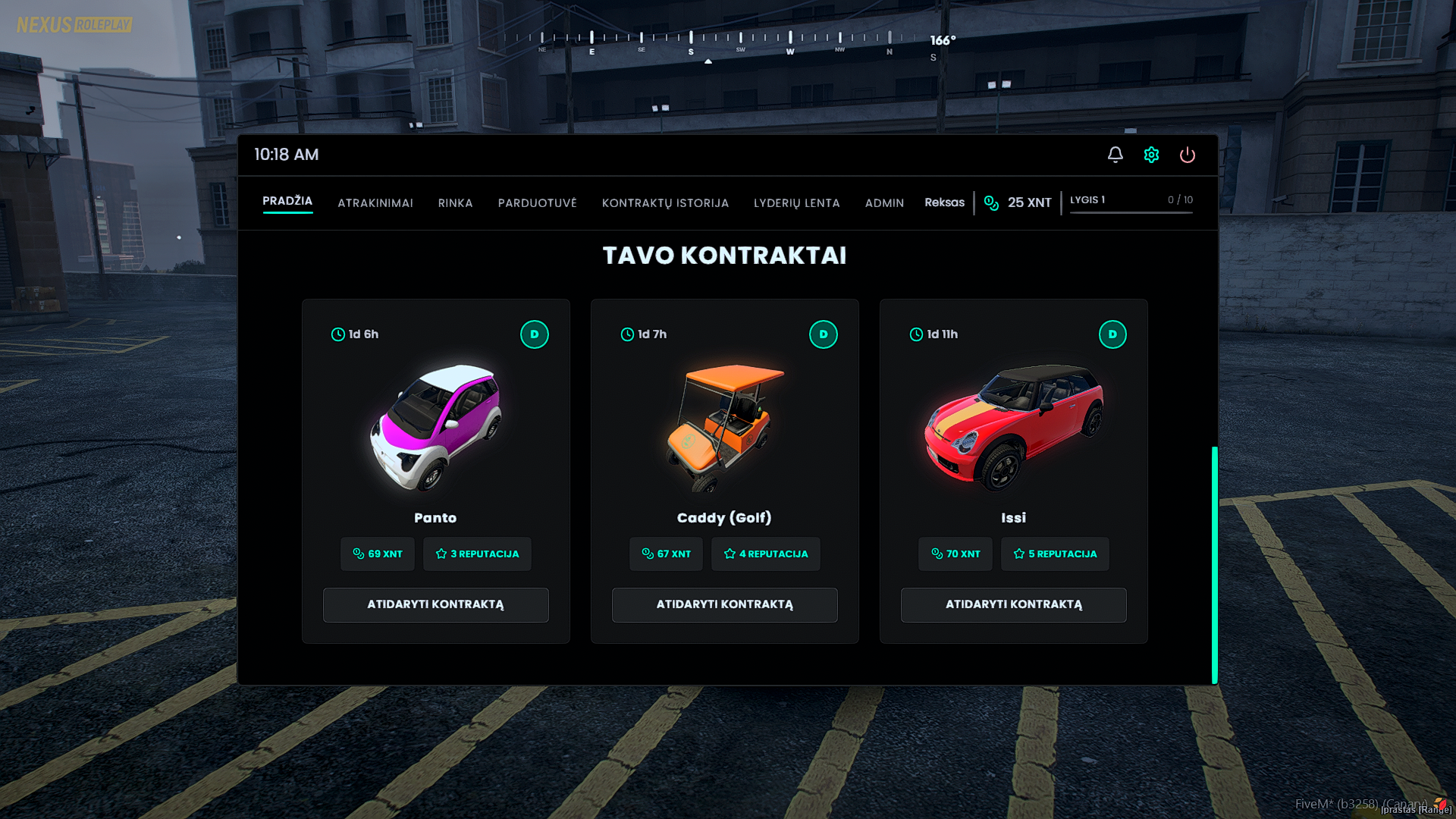Switch to the PRADŽIA tab
1456x819 pixels.
[287, 201]
